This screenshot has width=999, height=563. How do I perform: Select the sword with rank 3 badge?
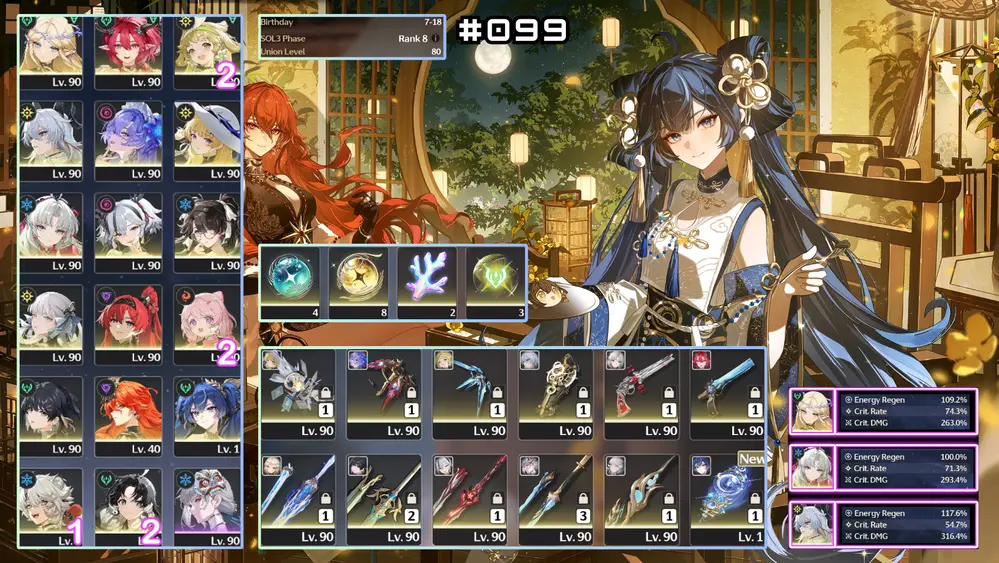(x=555, y=497)
